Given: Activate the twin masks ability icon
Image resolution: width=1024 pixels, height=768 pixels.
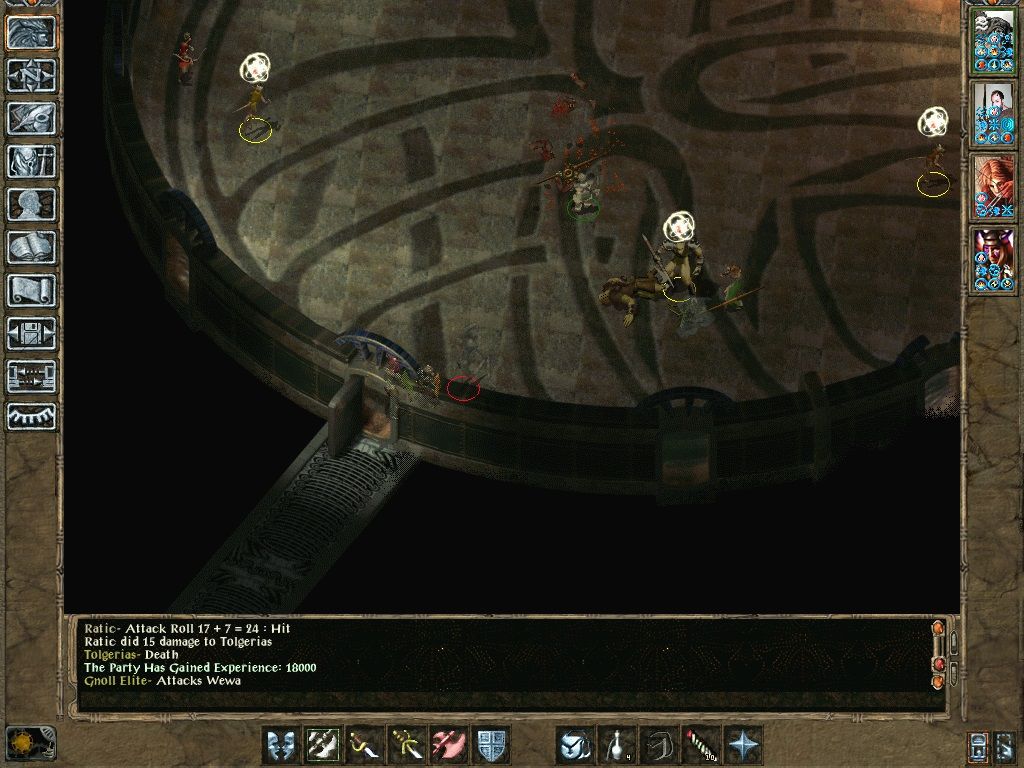Looking at the screenshot, I should click(x=281, y=745).
